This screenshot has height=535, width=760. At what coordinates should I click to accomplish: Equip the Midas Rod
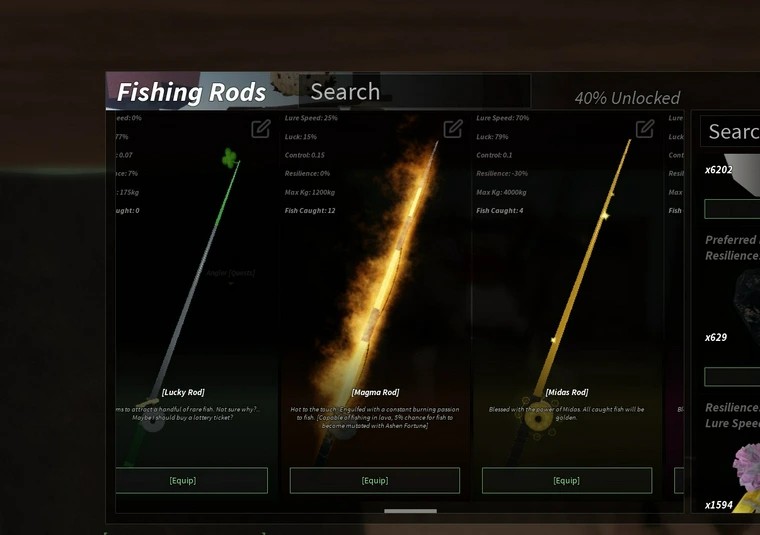pos(566,480)
